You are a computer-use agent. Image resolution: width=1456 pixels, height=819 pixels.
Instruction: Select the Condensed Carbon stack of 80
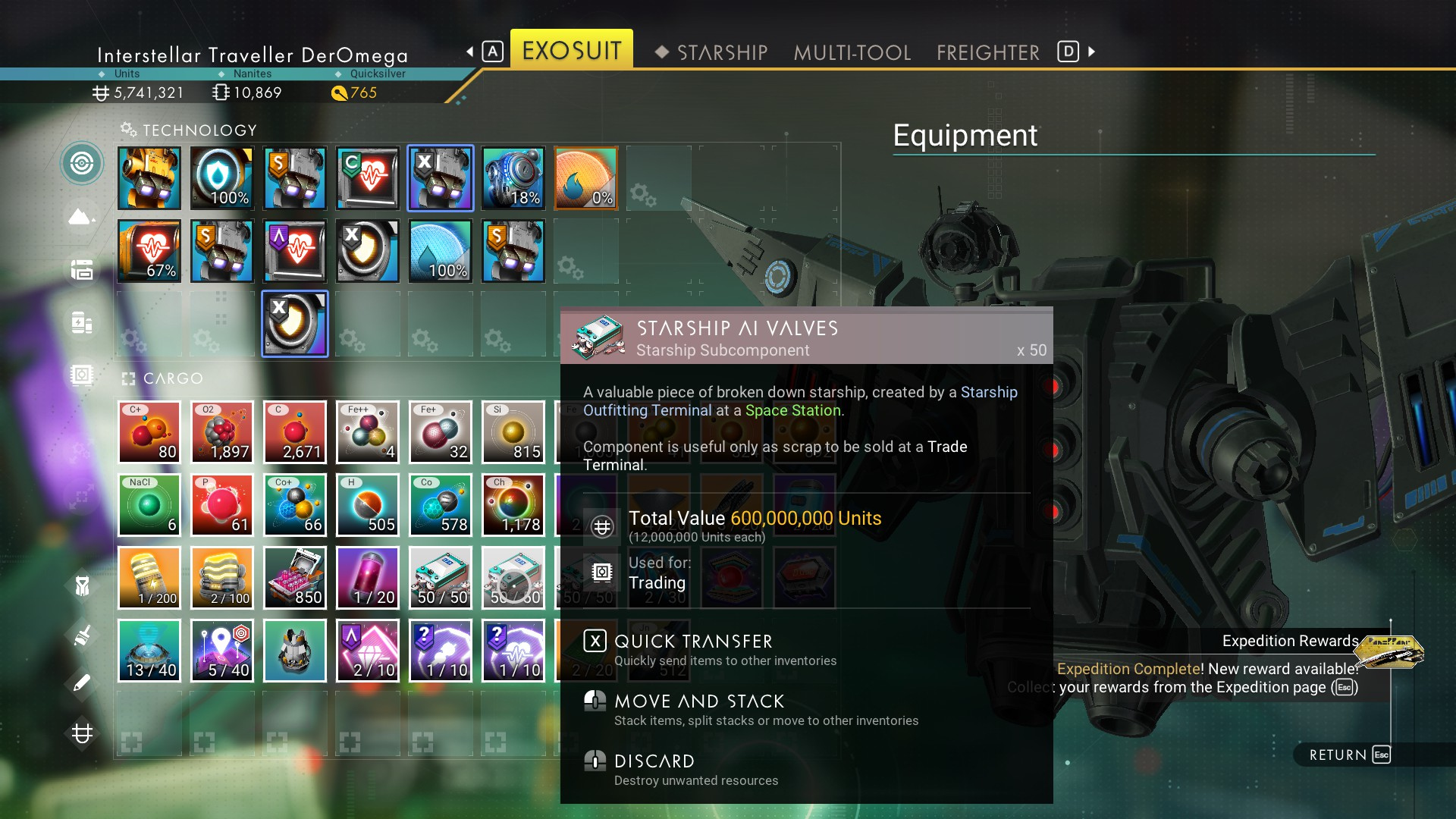pyautogui.click(x=149, y=432)
